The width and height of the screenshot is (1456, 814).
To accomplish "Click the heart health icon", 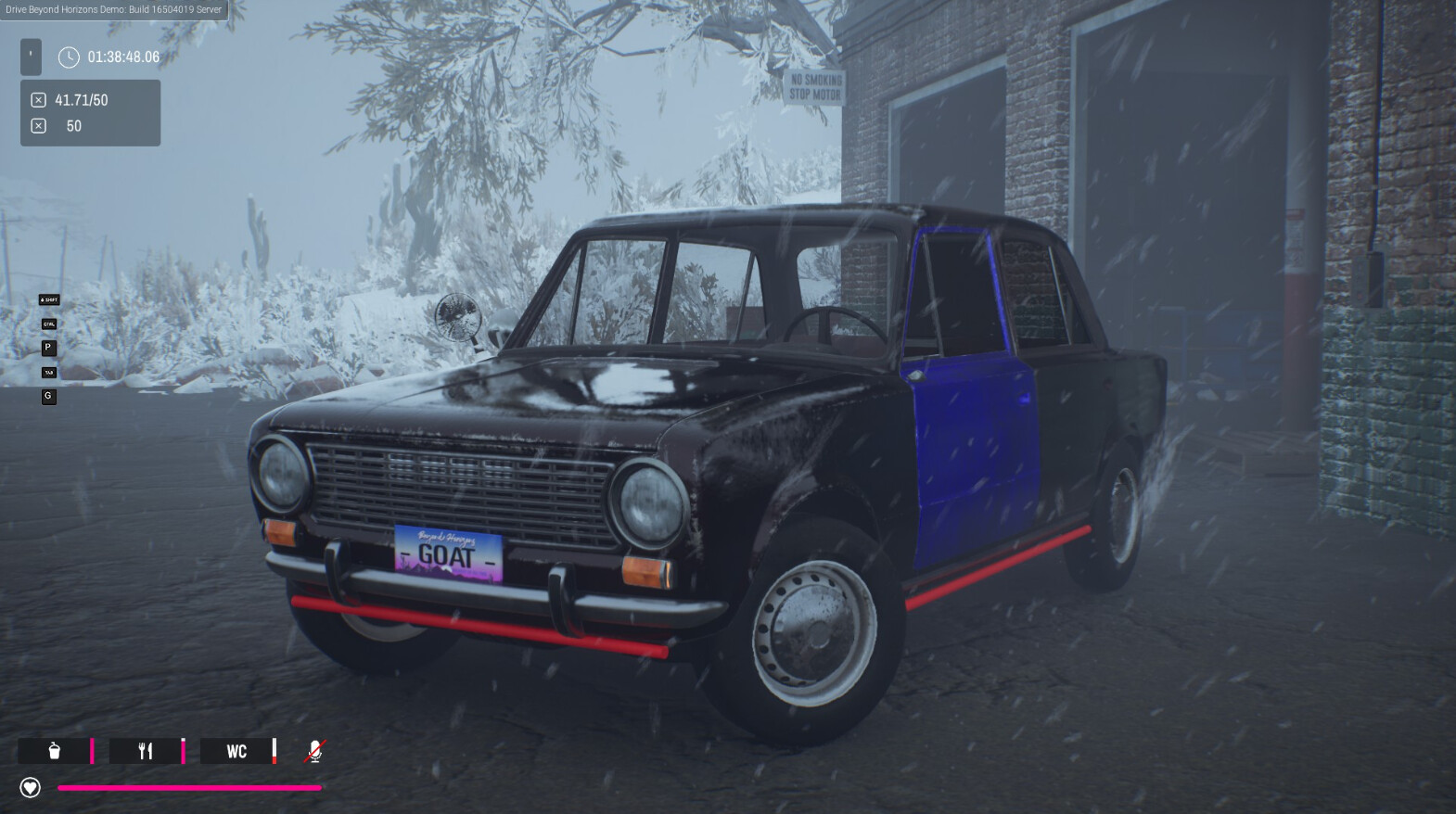I will click(x=31, y=787).
